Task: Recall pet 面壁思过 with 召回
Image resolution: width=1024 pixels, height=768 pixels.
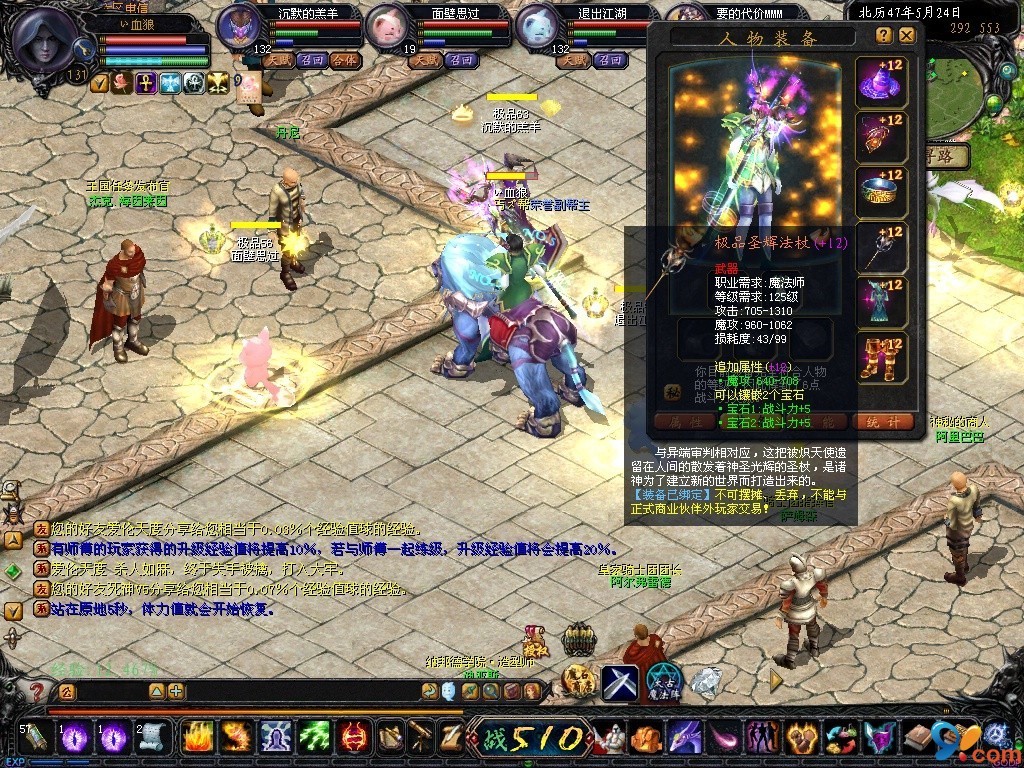Action: pos(462,60)
